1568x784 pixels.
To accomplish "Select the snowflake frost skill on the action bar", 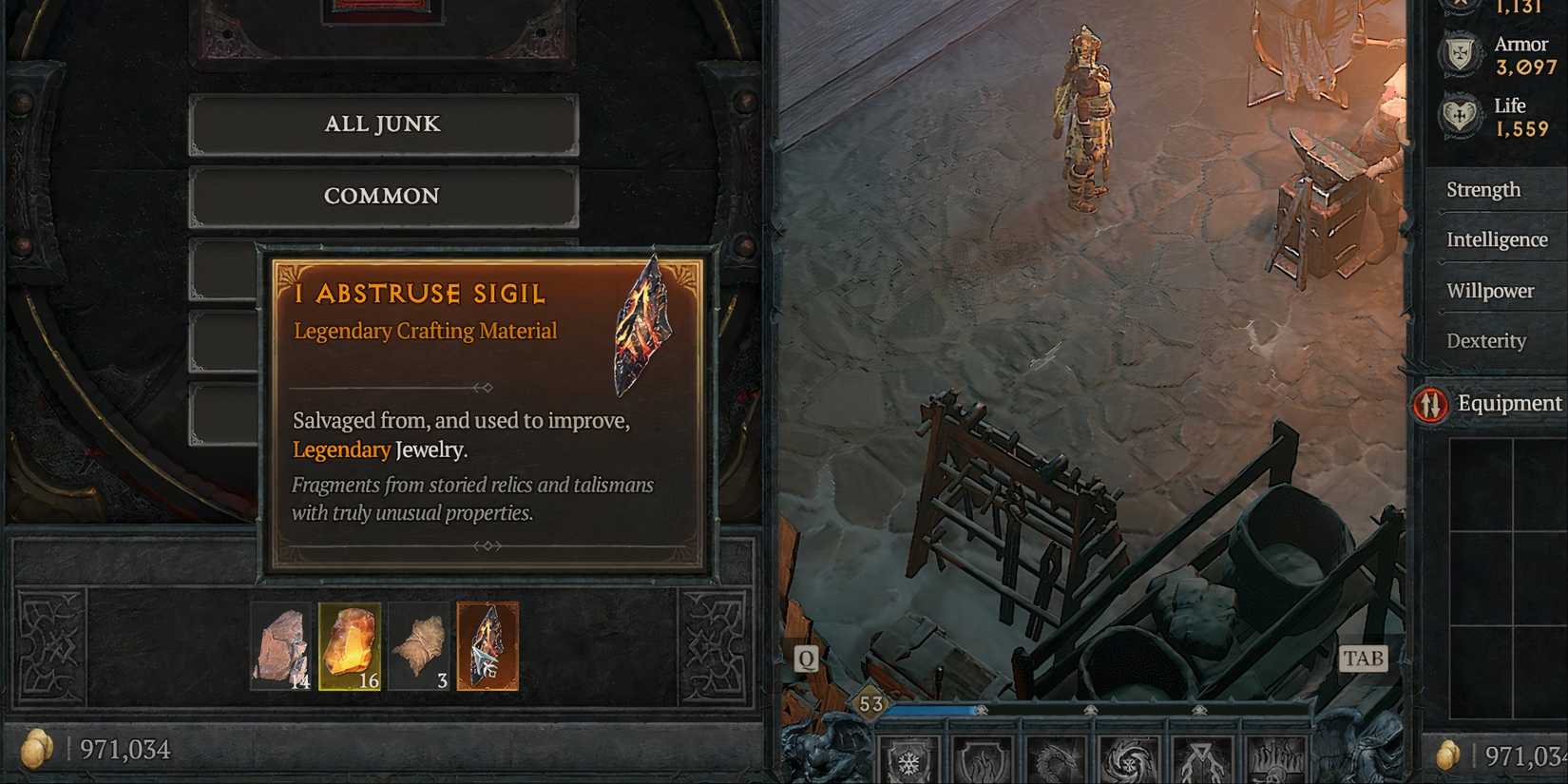I will click(x=909, y=760).
